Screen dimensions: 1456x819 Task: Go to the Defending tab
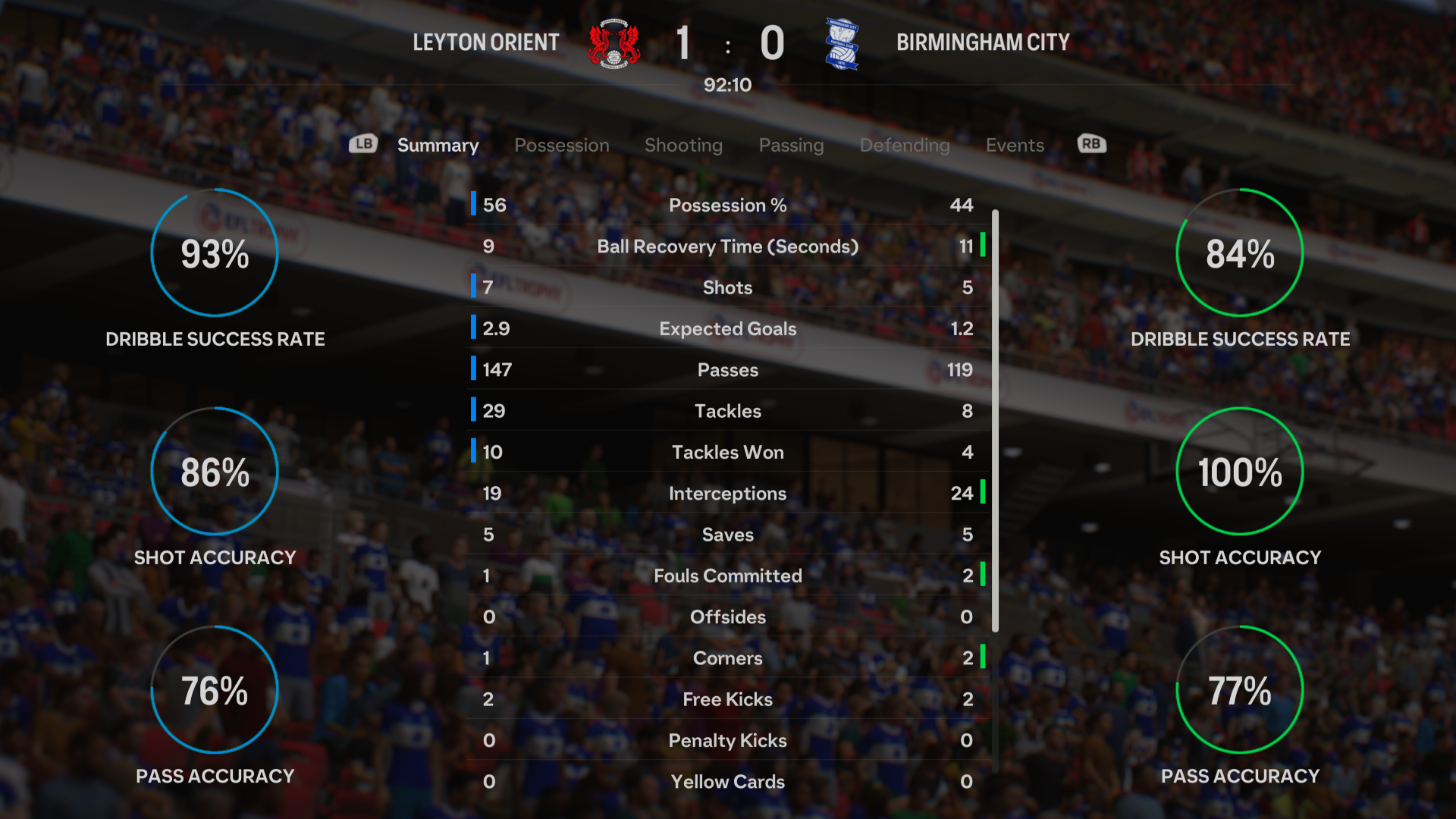905,145
